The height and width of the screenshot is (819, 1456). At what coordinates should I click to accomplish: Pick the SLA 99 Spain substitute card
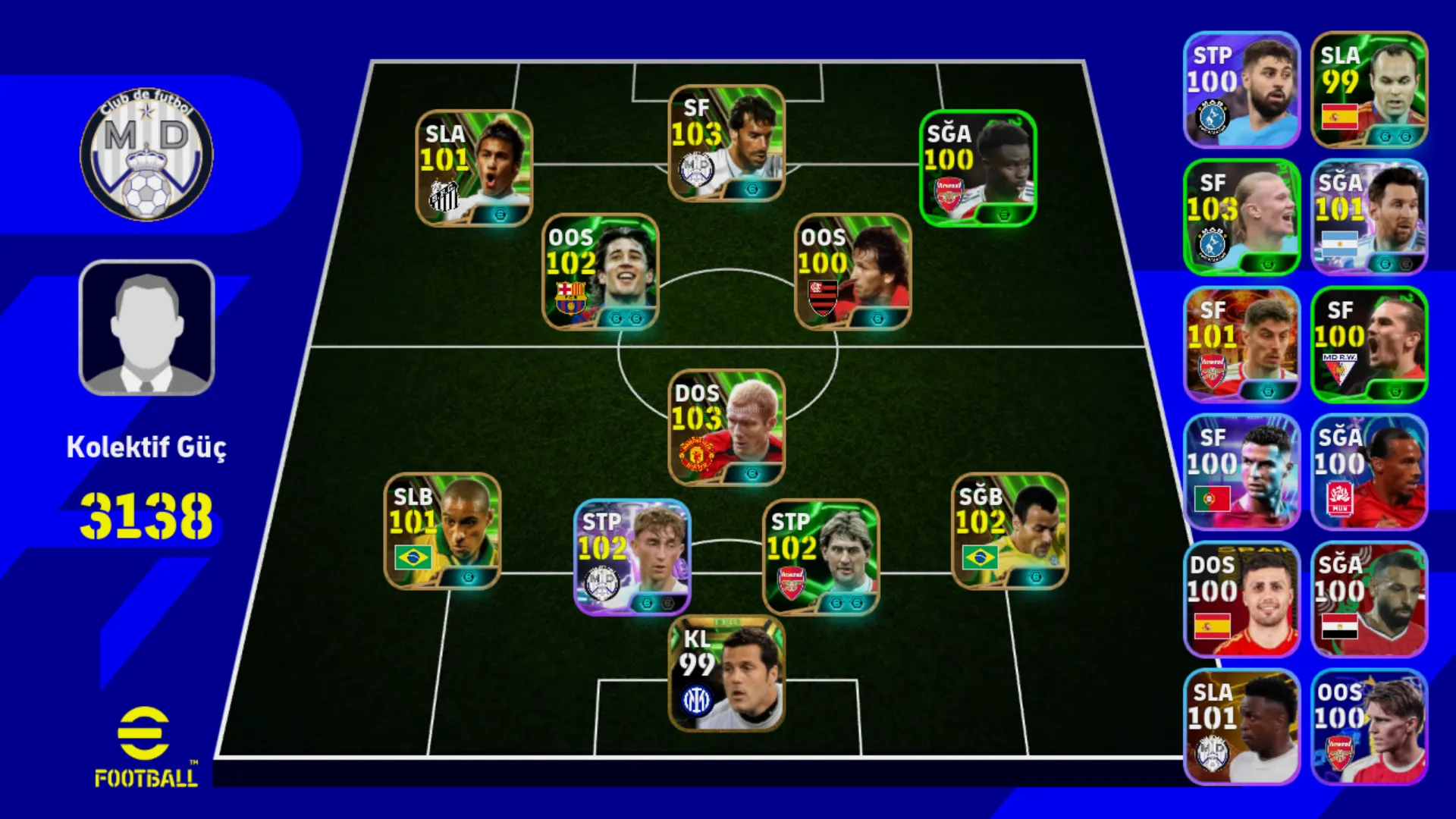pos(1369,89)
